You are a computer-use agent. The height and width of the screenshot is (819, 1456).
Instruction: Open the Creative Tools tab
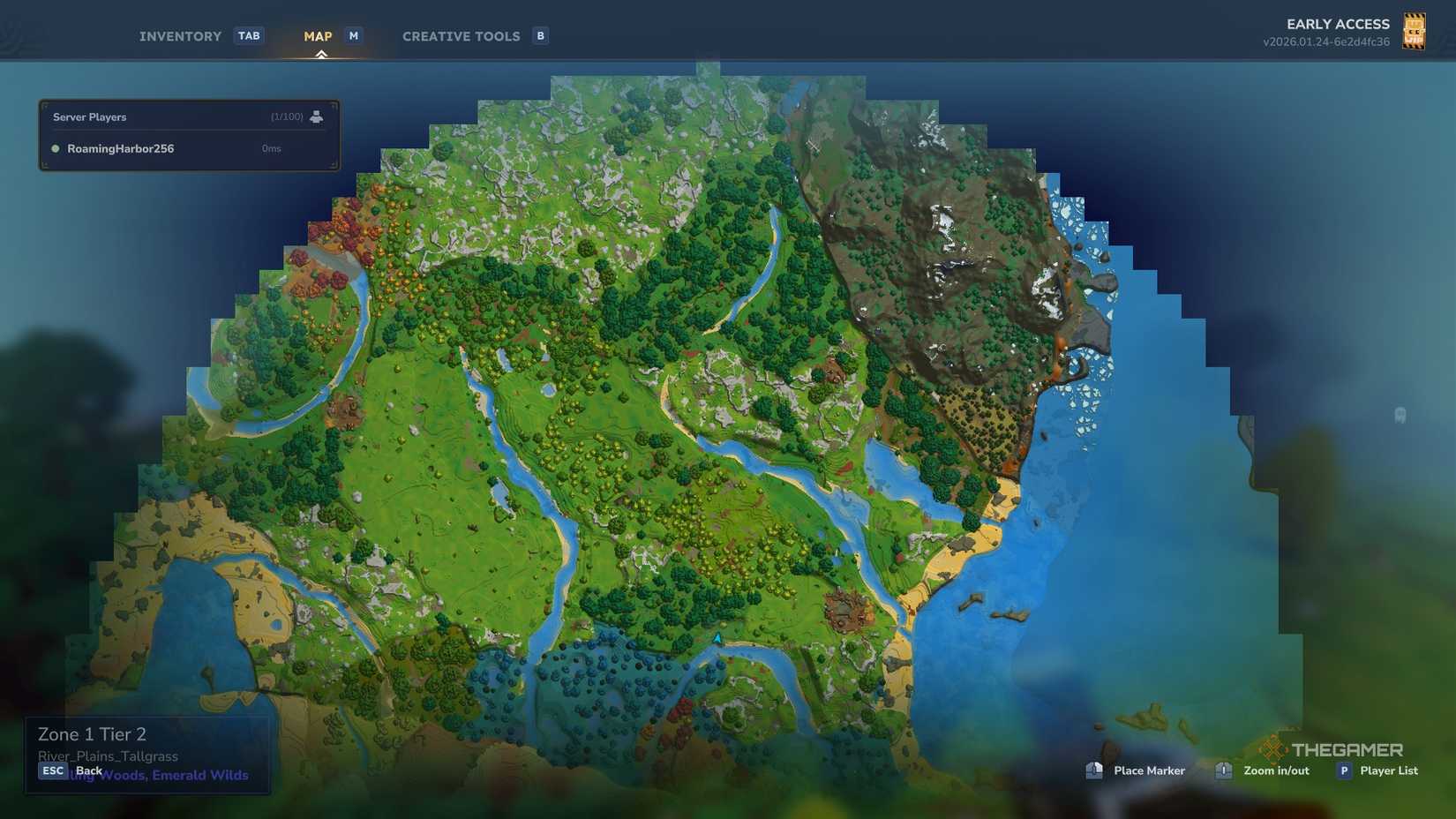coord(461,36)
